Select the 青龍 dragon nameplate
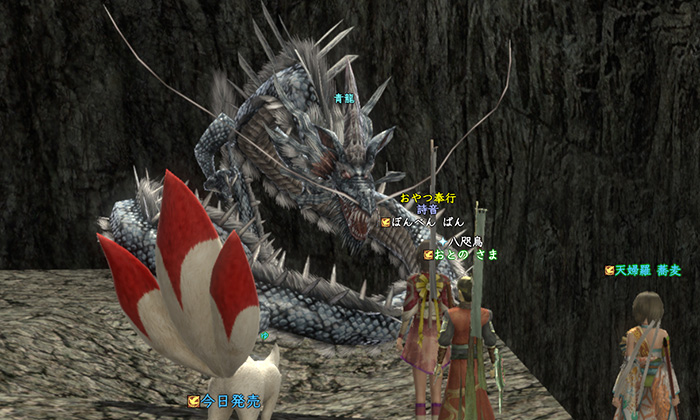 344,98
